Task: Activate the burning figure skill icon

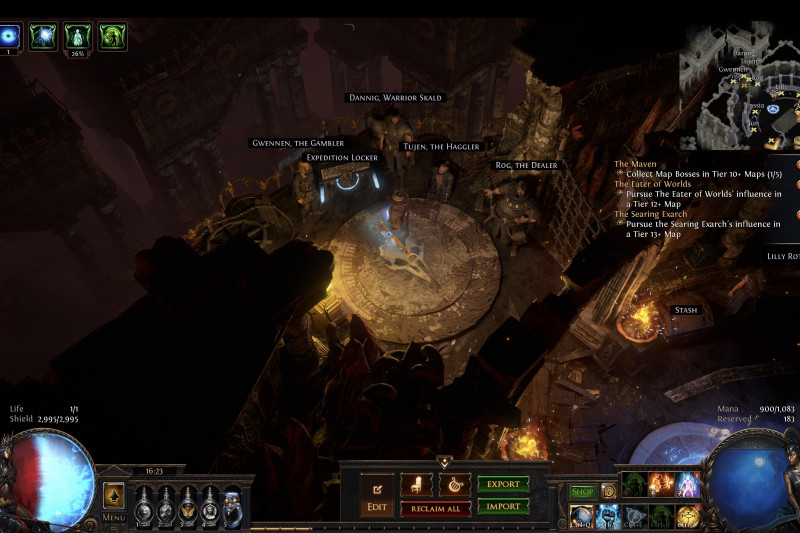Action: click(x=661, y=485)
